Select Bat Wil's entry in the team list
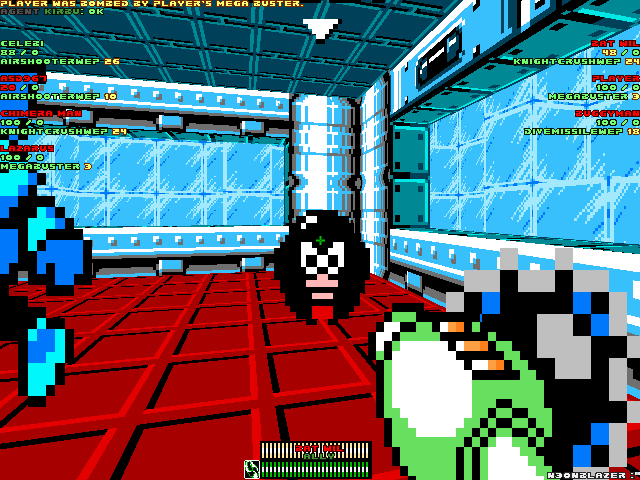 click(x=615, y=44)
